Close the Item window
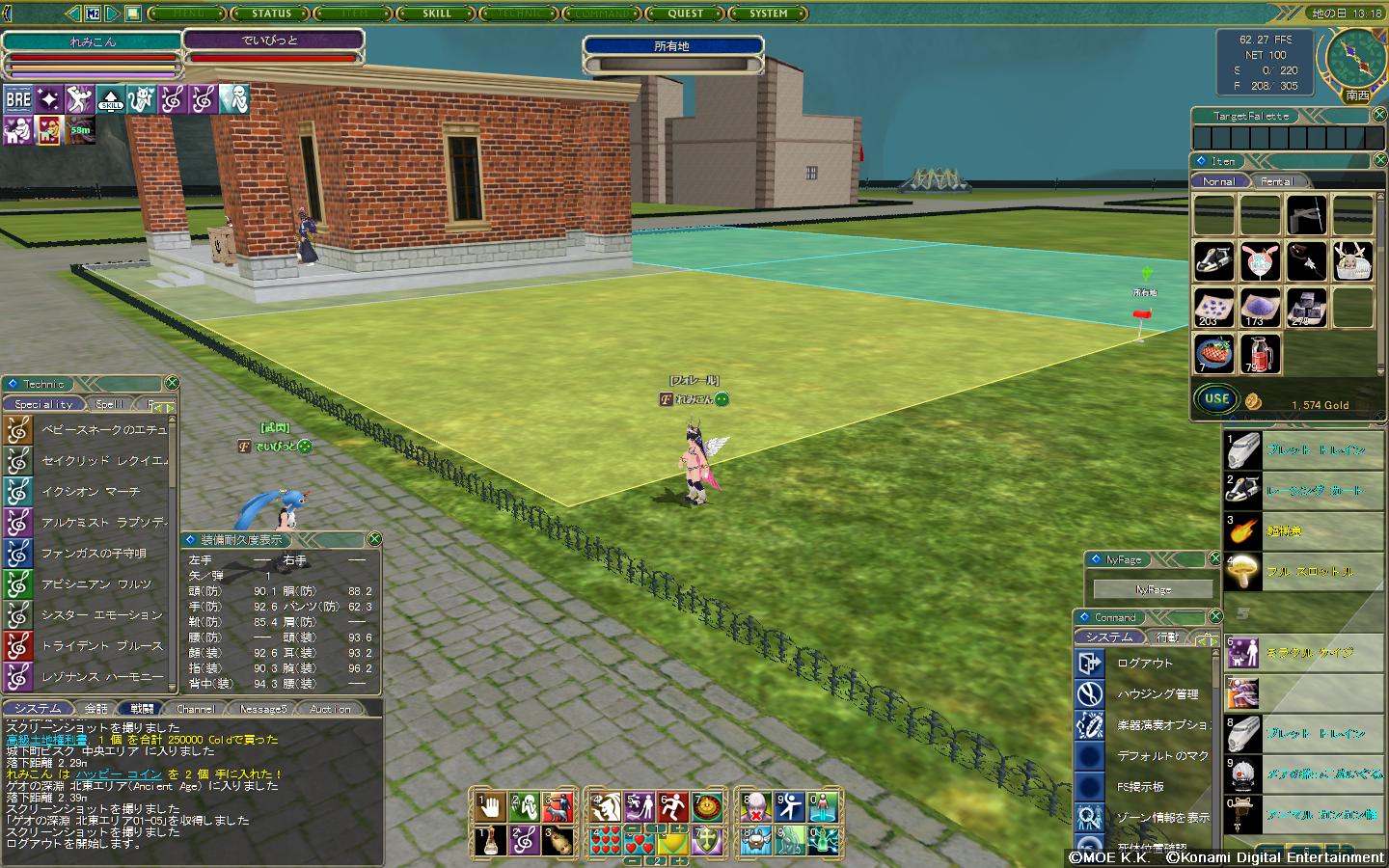 [1379, 160]
